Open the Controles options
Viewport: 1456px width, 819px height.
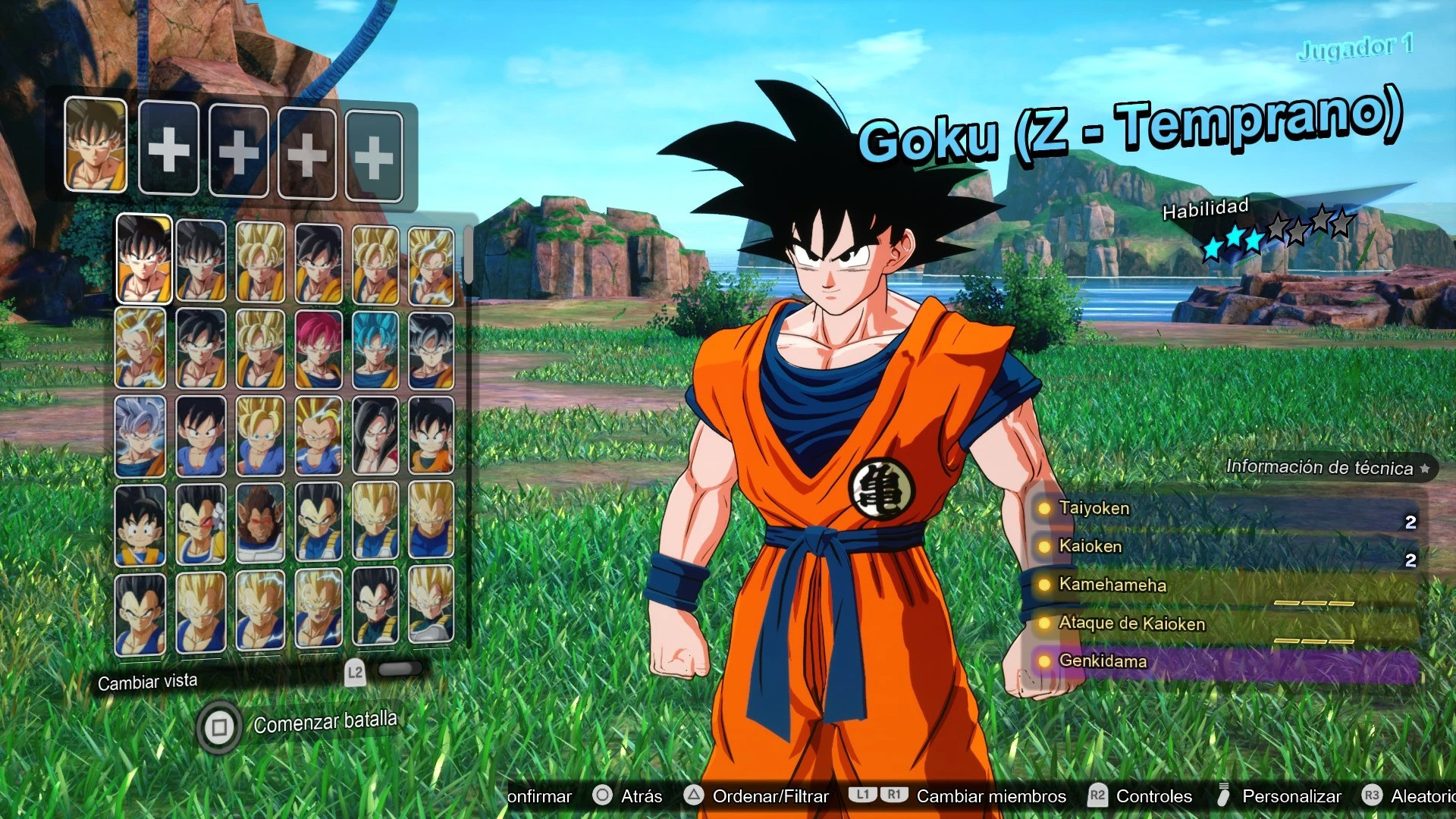click(1154, 796)
